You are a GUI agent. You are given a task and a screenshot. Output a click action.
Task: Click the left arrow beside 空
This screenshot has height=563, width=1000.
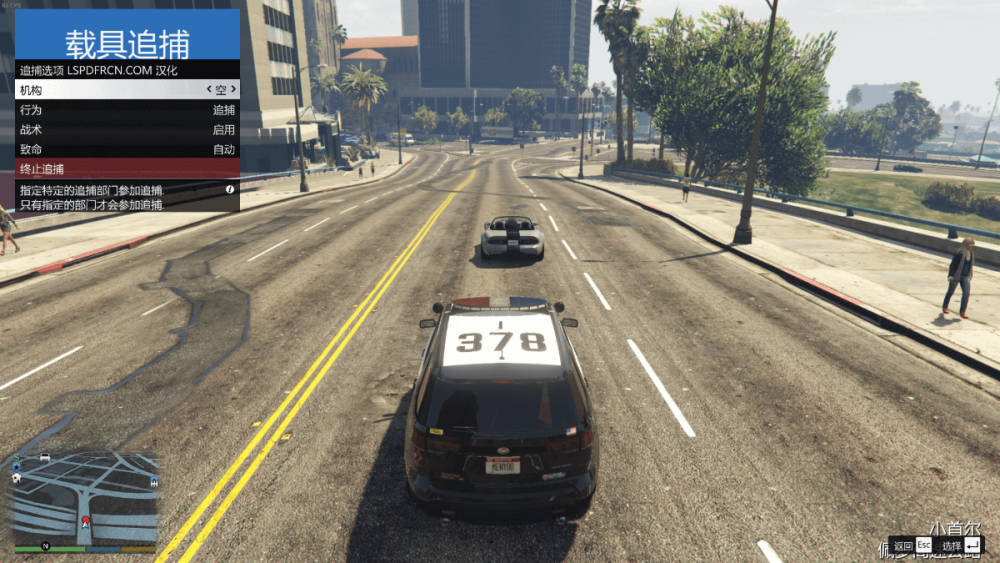point(207,90)
